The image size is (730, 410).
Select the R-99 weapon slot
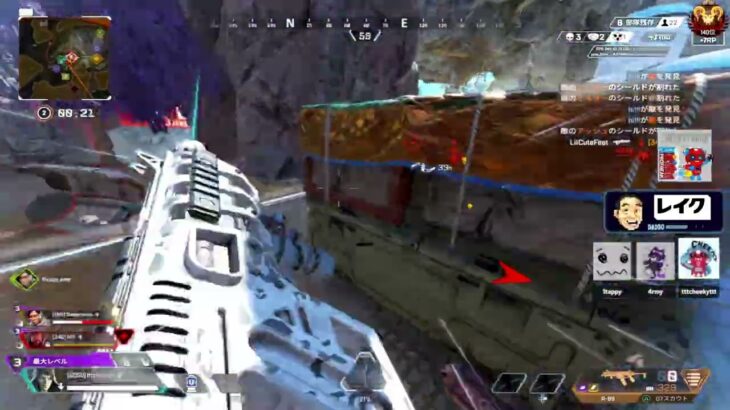(624, 380)
